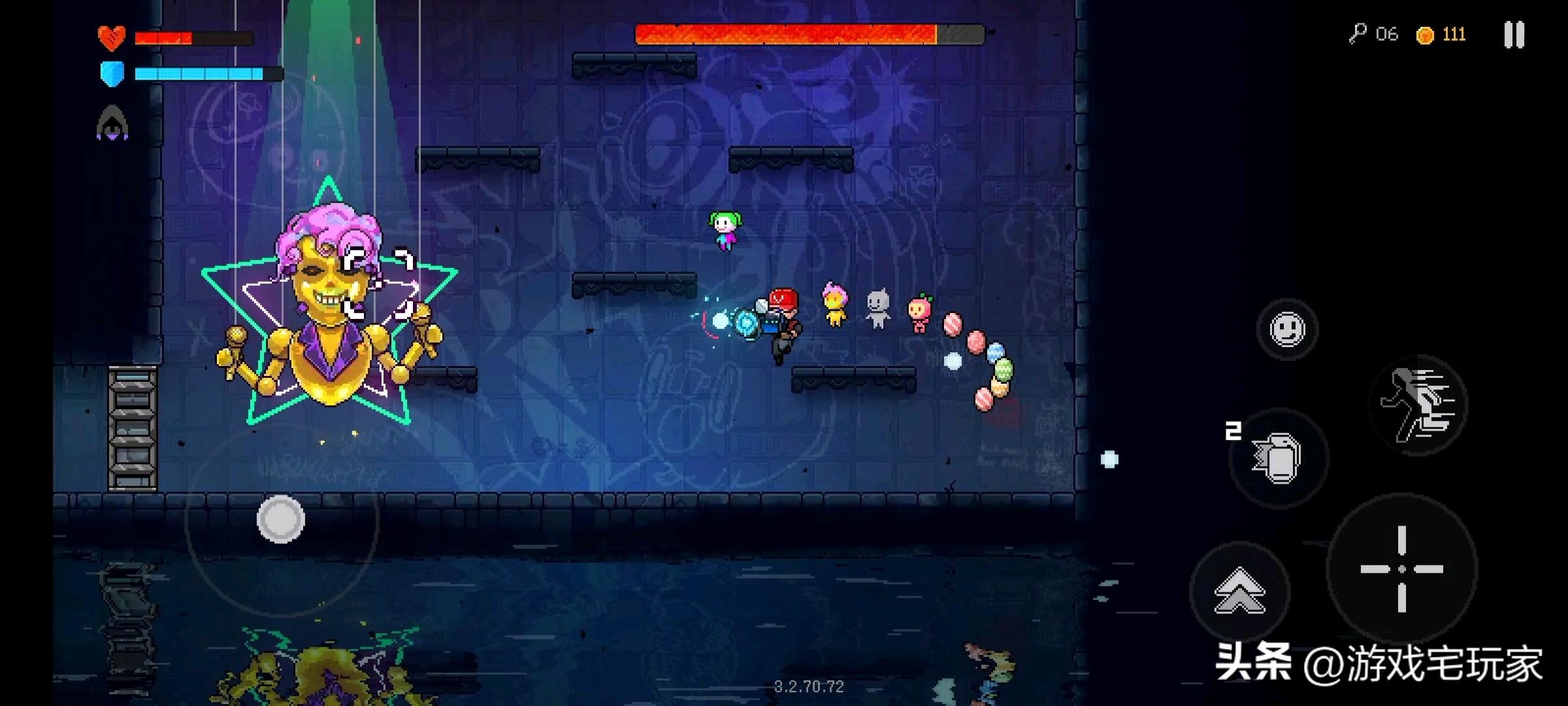Activate the running-figure dash button
The image size is (1568, 706).
click(x=1418, y=405)
